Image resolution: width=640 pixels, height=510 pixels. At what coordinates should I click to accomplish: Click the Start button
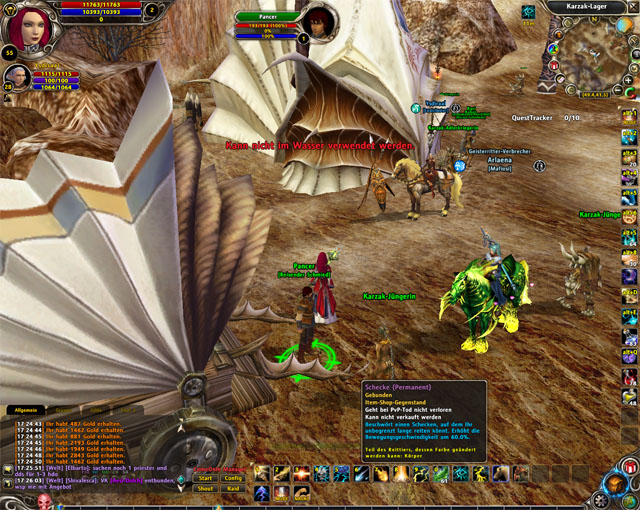tap(203, 478)
